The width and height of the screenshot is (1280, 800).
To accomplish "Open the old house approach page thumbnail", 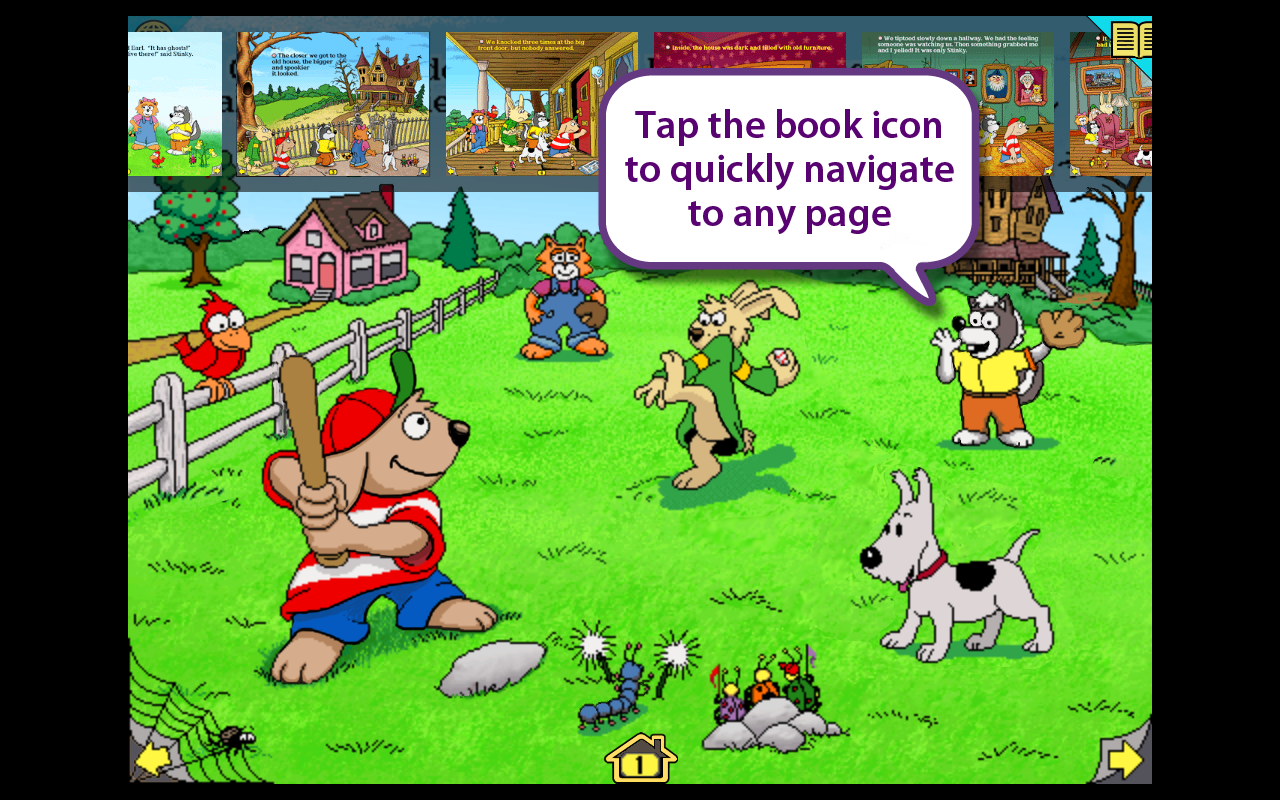I will click(333, 104).
